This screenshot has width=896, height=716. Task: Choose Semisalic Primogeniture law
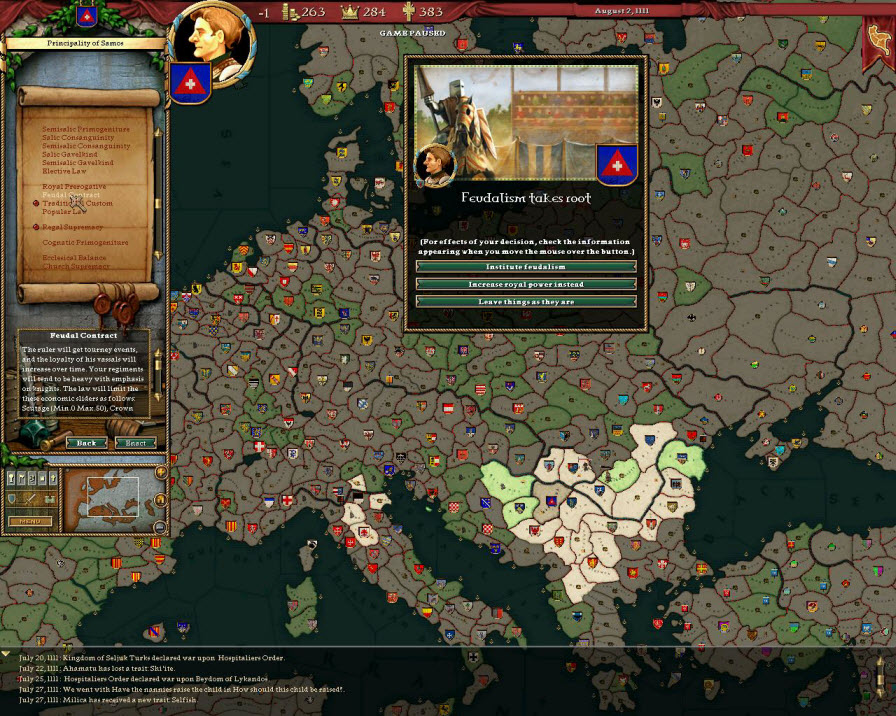pos(86,129)
